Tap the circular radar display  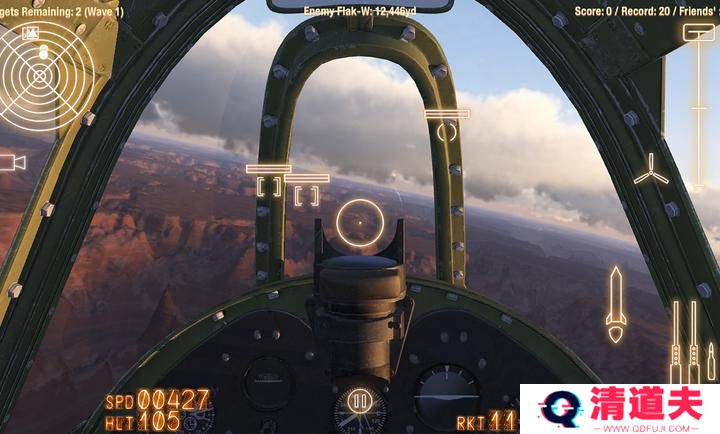click(40, 74)
